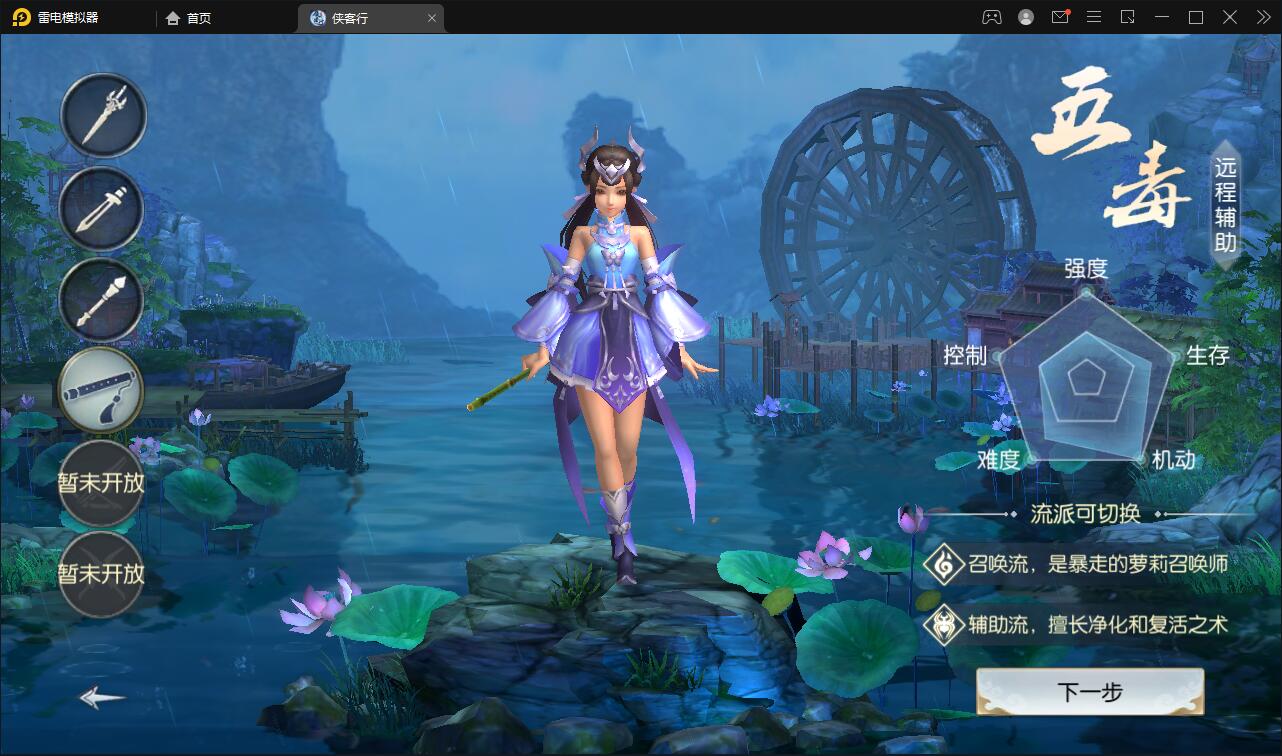
Task: Select the sword weapon class icon
Action: point(103,210)
